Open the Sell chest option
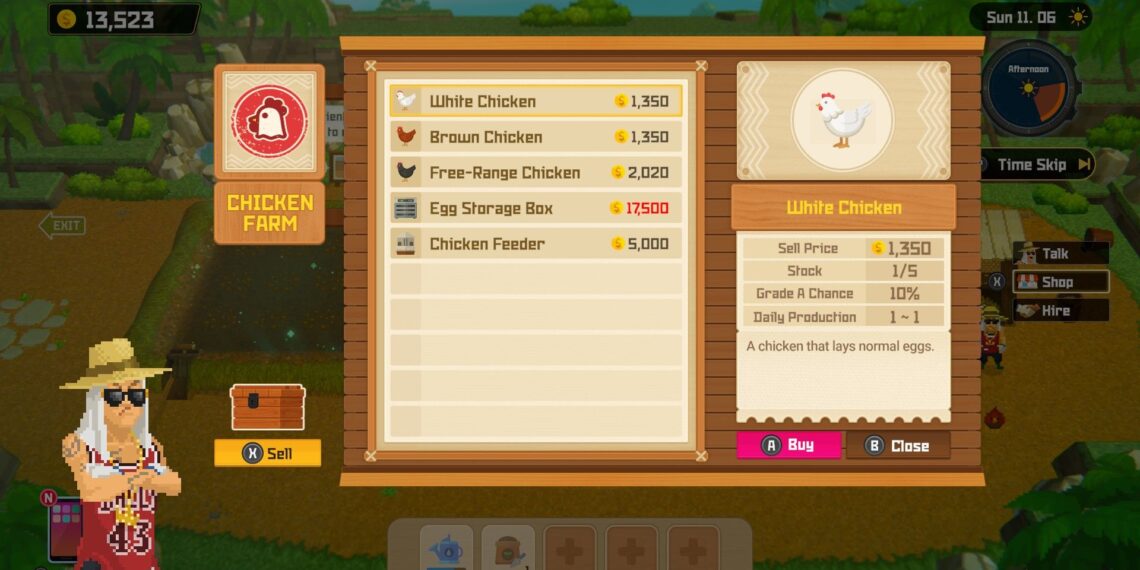The width and height of the screenshot is (1140, 570). pyautogui.click(x=267, y=453)
